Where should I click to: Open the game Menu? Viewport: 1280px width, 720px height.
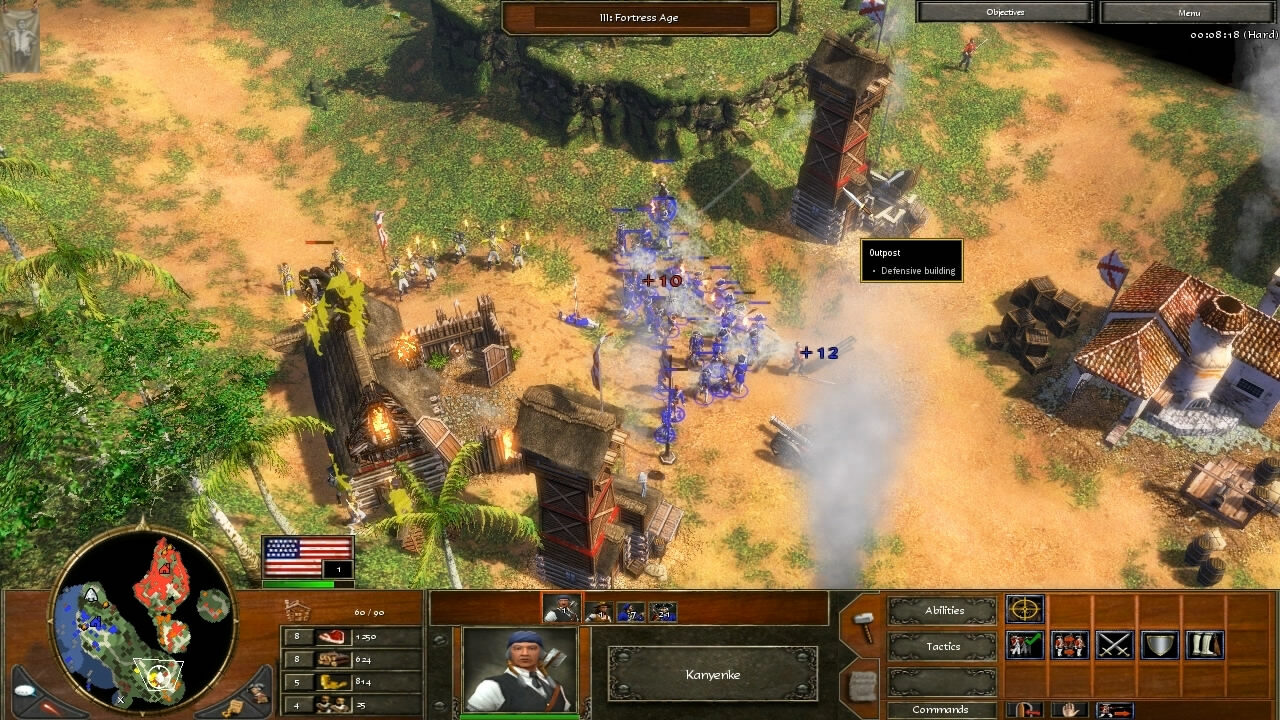pos(1189,12)
